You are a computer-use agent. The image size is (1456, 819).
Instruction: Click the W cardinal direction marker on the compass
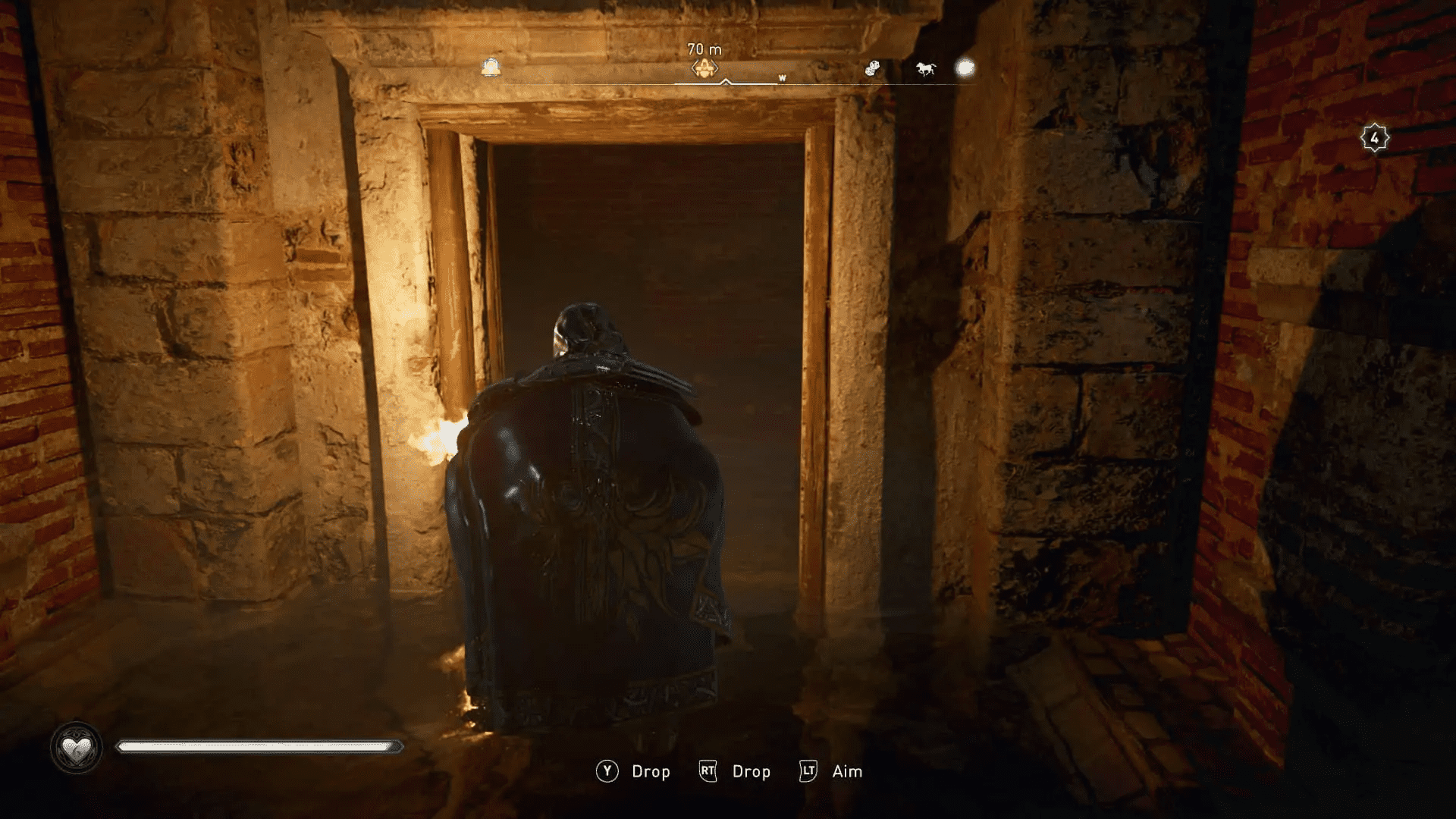[x=783, y=77]
